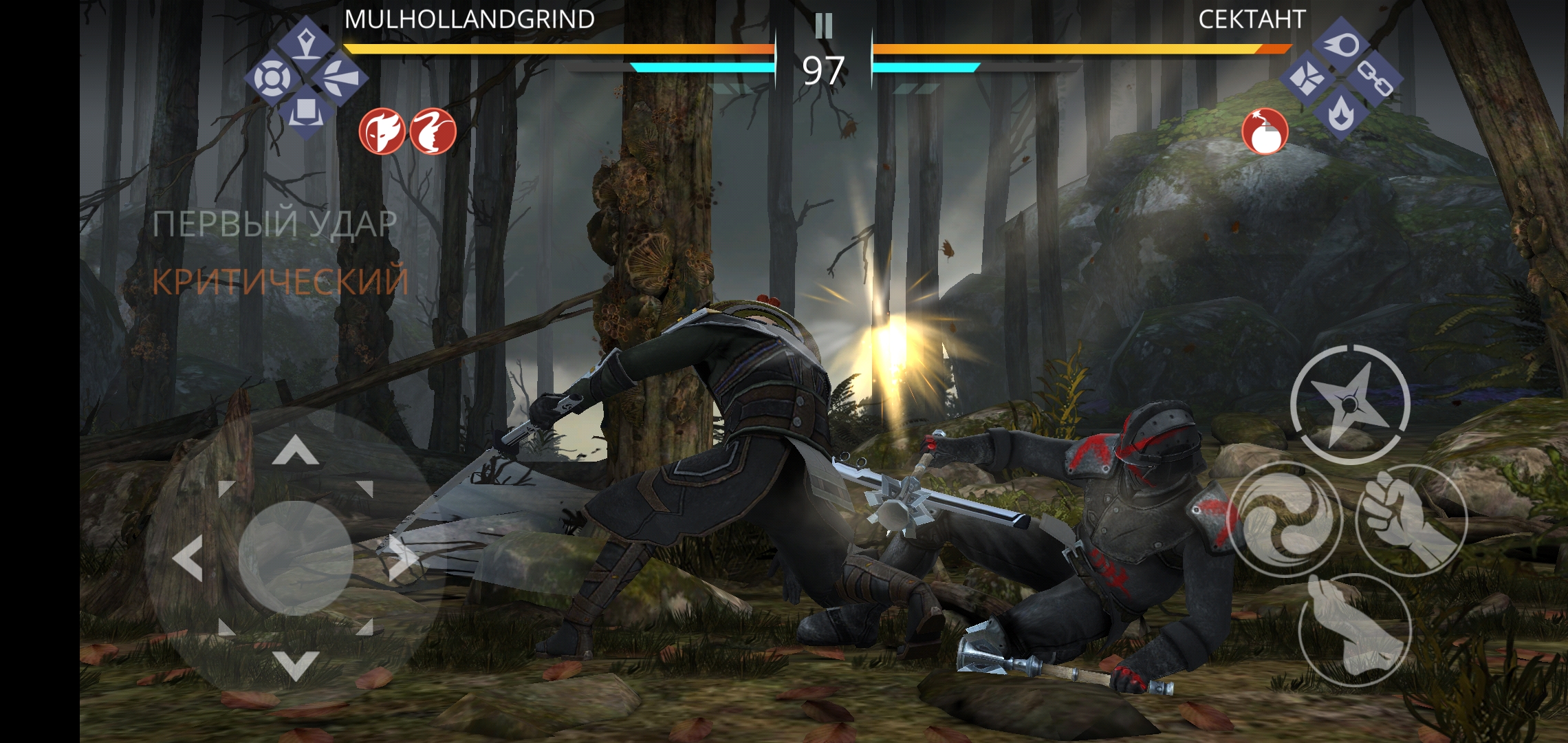Inspect the red head-profile perk icon
This screenshot has width=1568, height=743.
click(433, 131)
